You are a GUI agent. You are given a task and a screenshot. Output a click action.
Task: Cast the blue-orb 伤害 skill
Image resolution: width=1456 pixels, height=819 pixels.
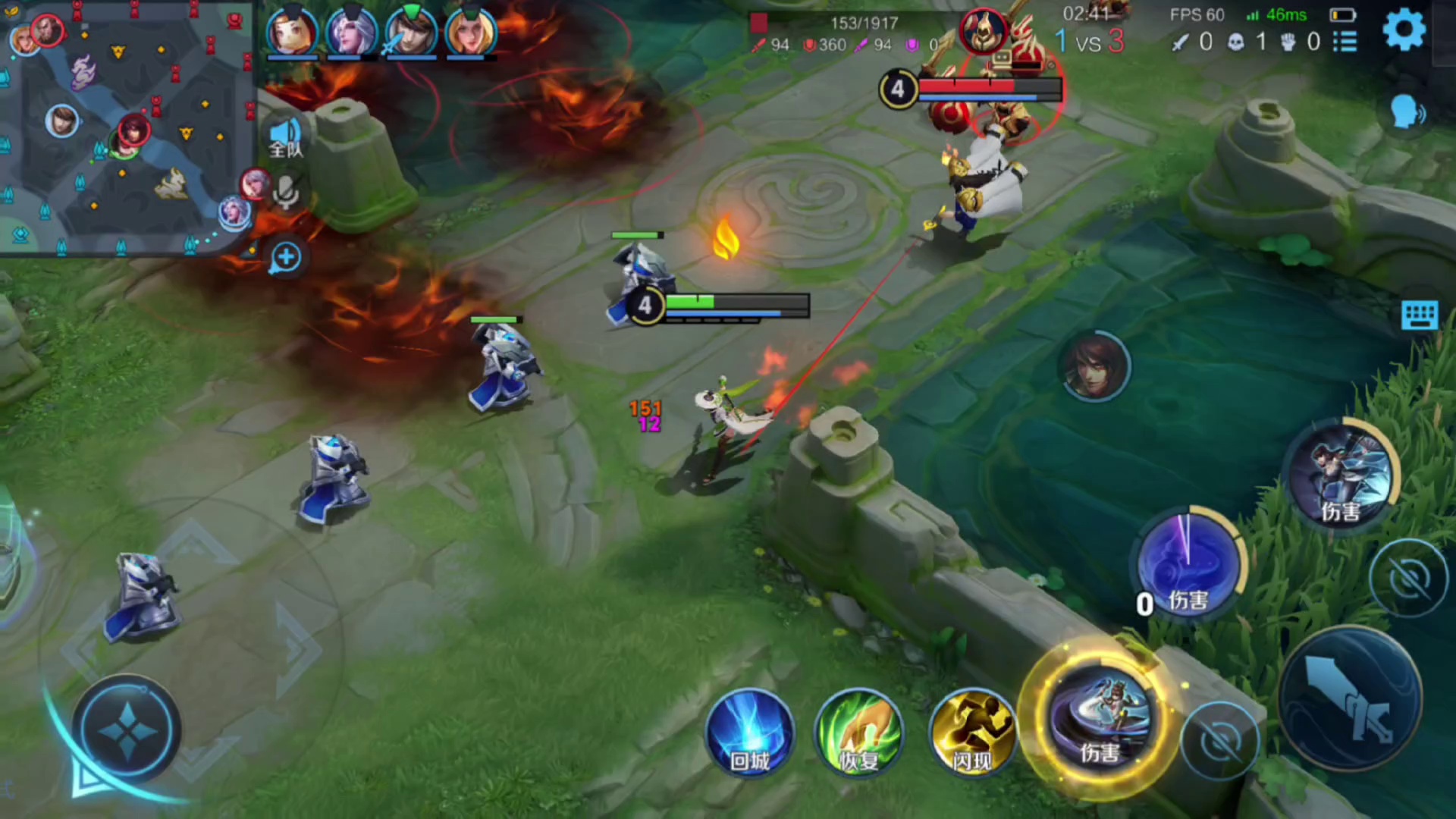(1188, 565)
